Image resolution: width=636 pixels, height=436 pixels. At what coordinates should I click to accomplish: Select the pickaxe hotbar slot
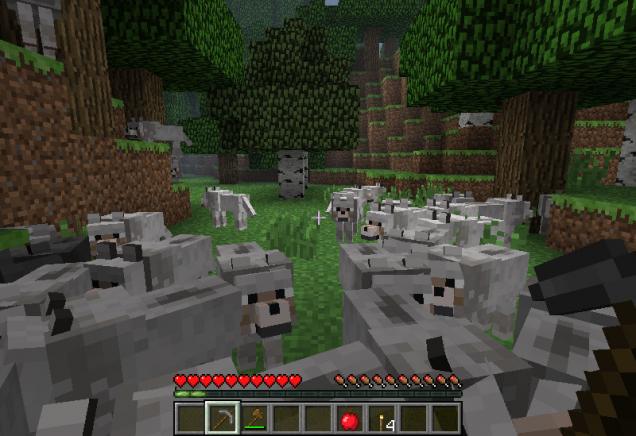click(222, 418)
